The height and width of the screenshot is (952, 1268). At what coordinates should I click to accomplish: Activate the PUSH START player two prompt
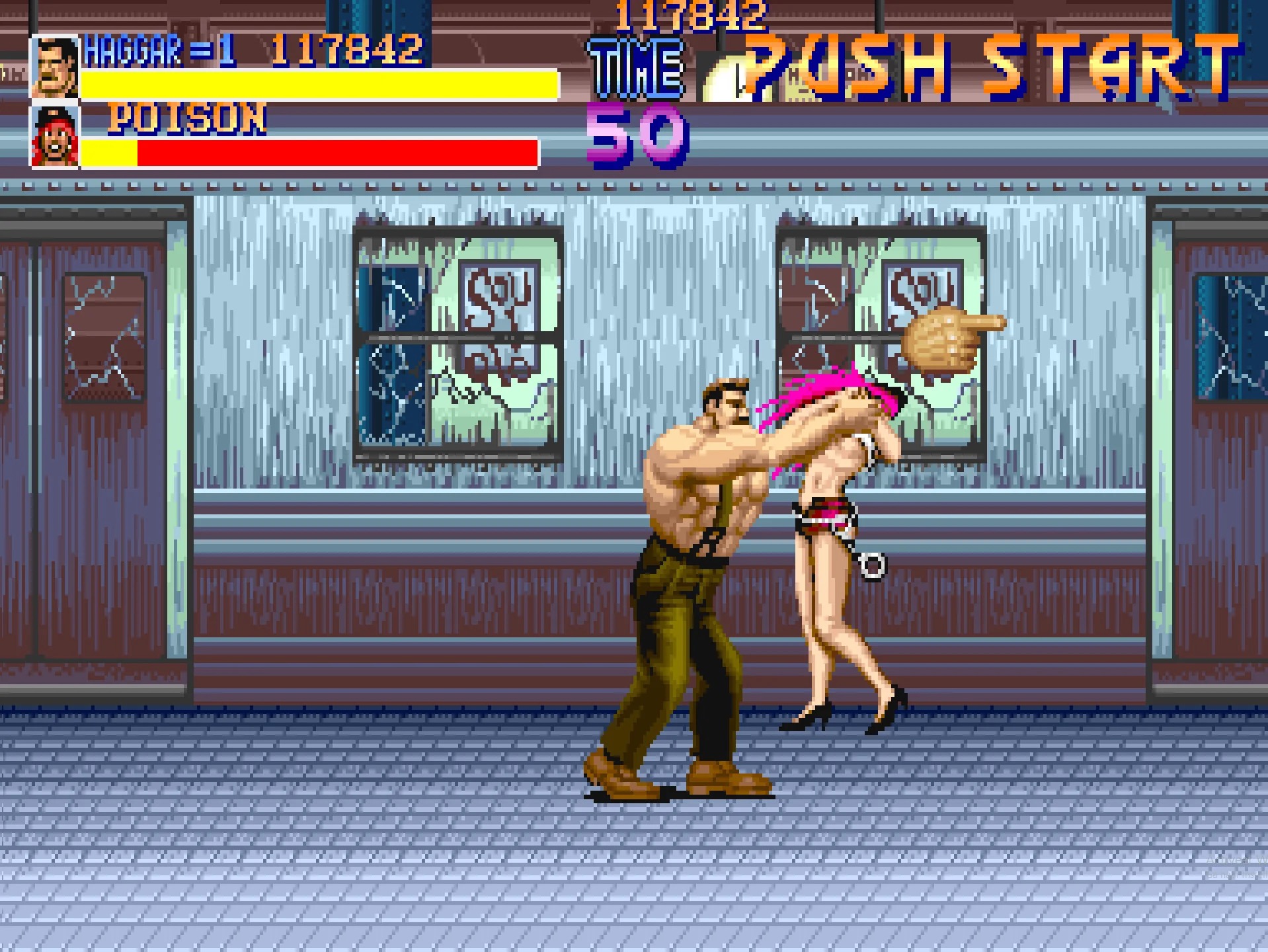click(x=992, y=66)
